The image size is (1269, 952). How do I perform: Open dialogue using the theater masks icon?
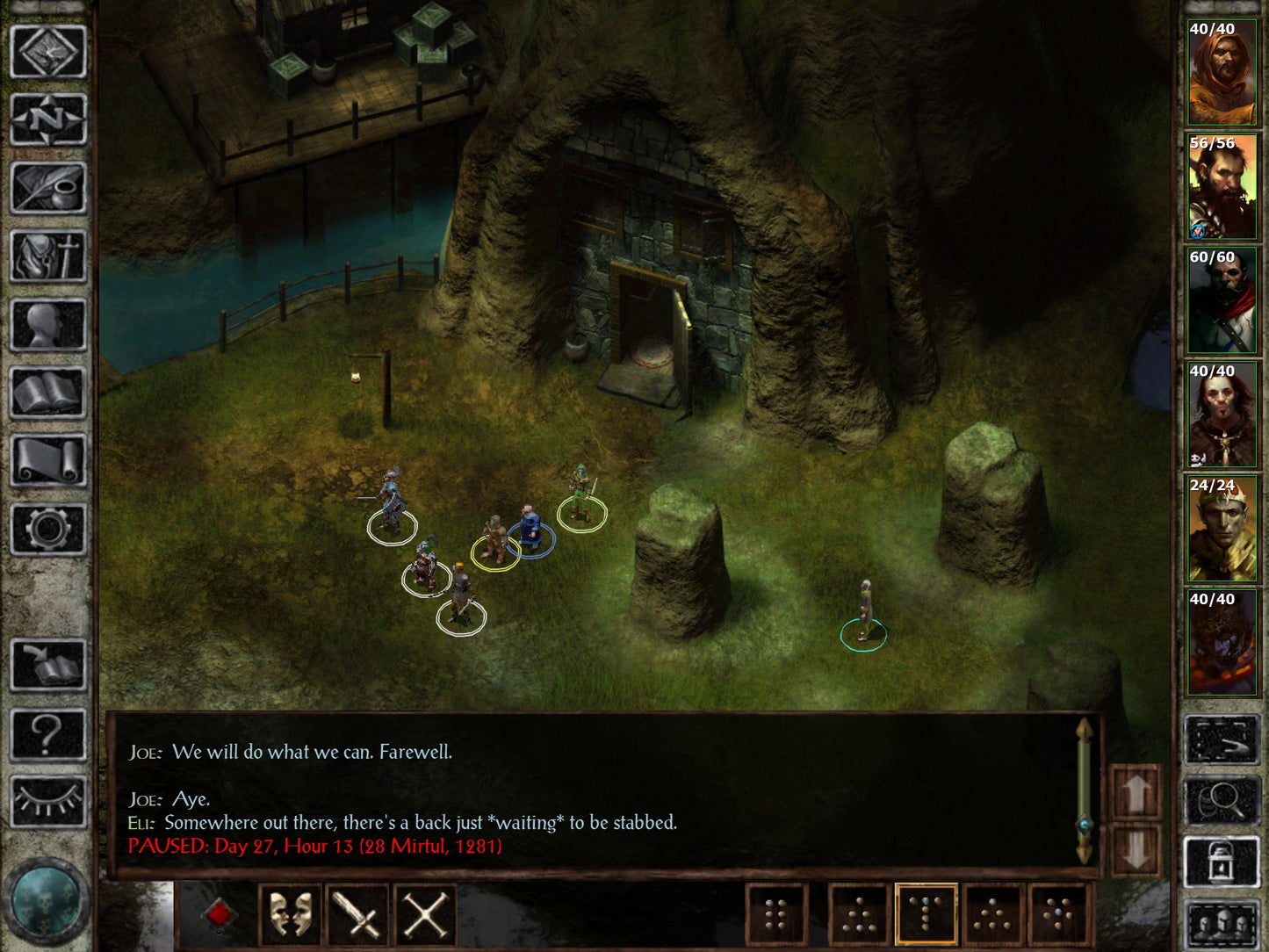(290, 913)
